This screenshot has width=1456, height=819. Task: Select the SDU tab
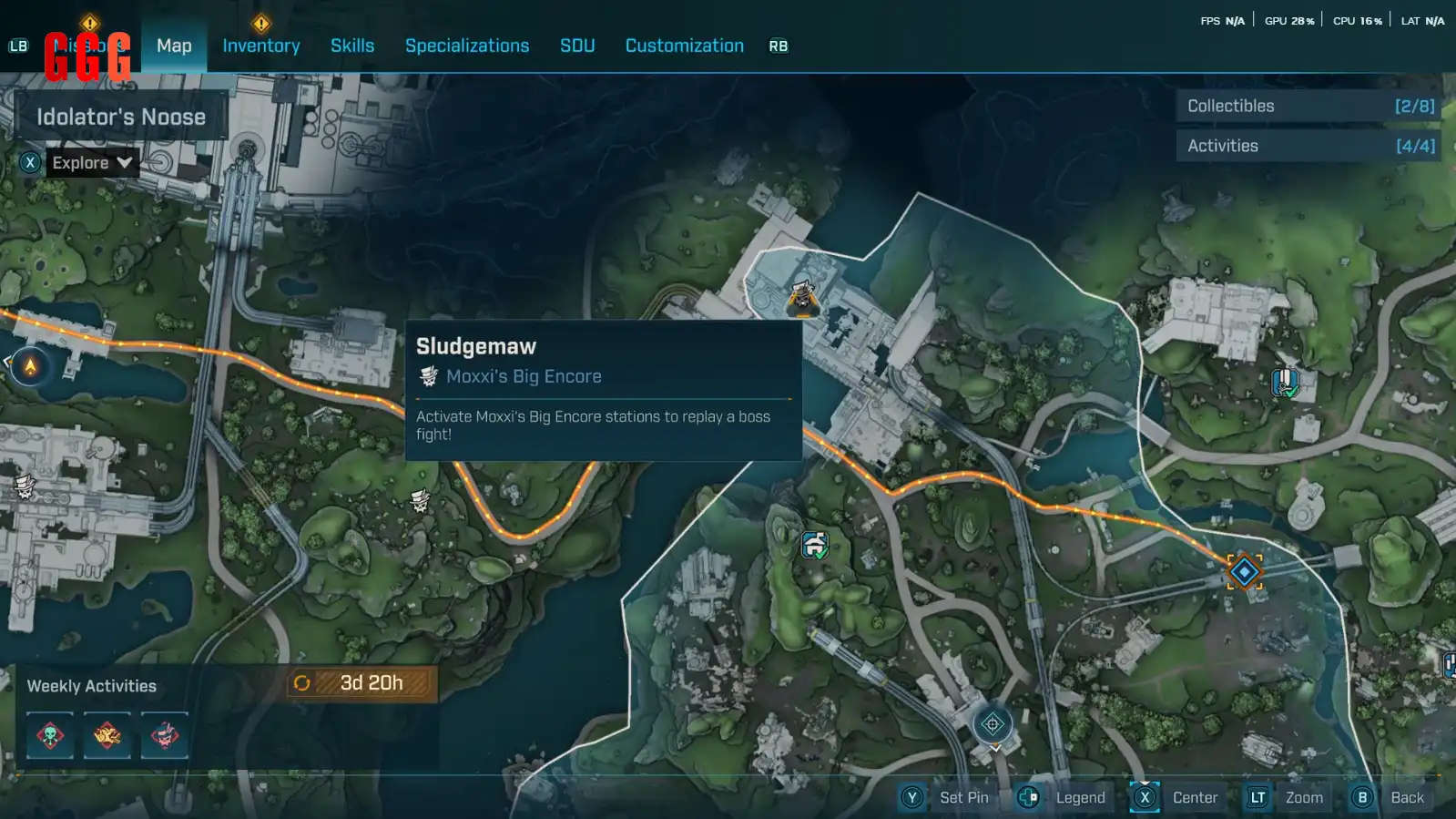(577, 46)
